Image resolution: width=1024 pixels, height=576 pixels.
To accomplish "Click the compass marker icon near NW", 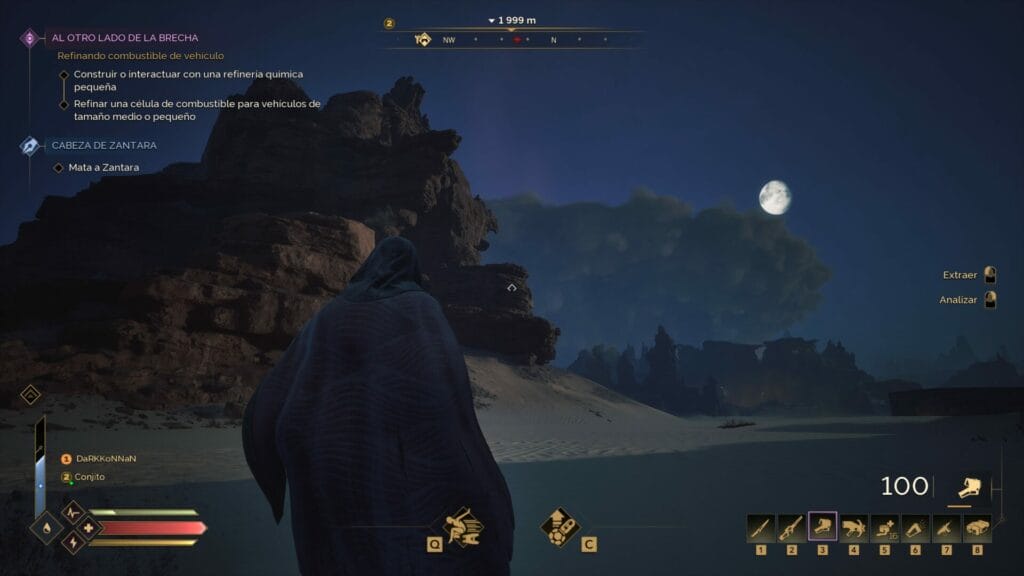I will (x=423, y=40).
